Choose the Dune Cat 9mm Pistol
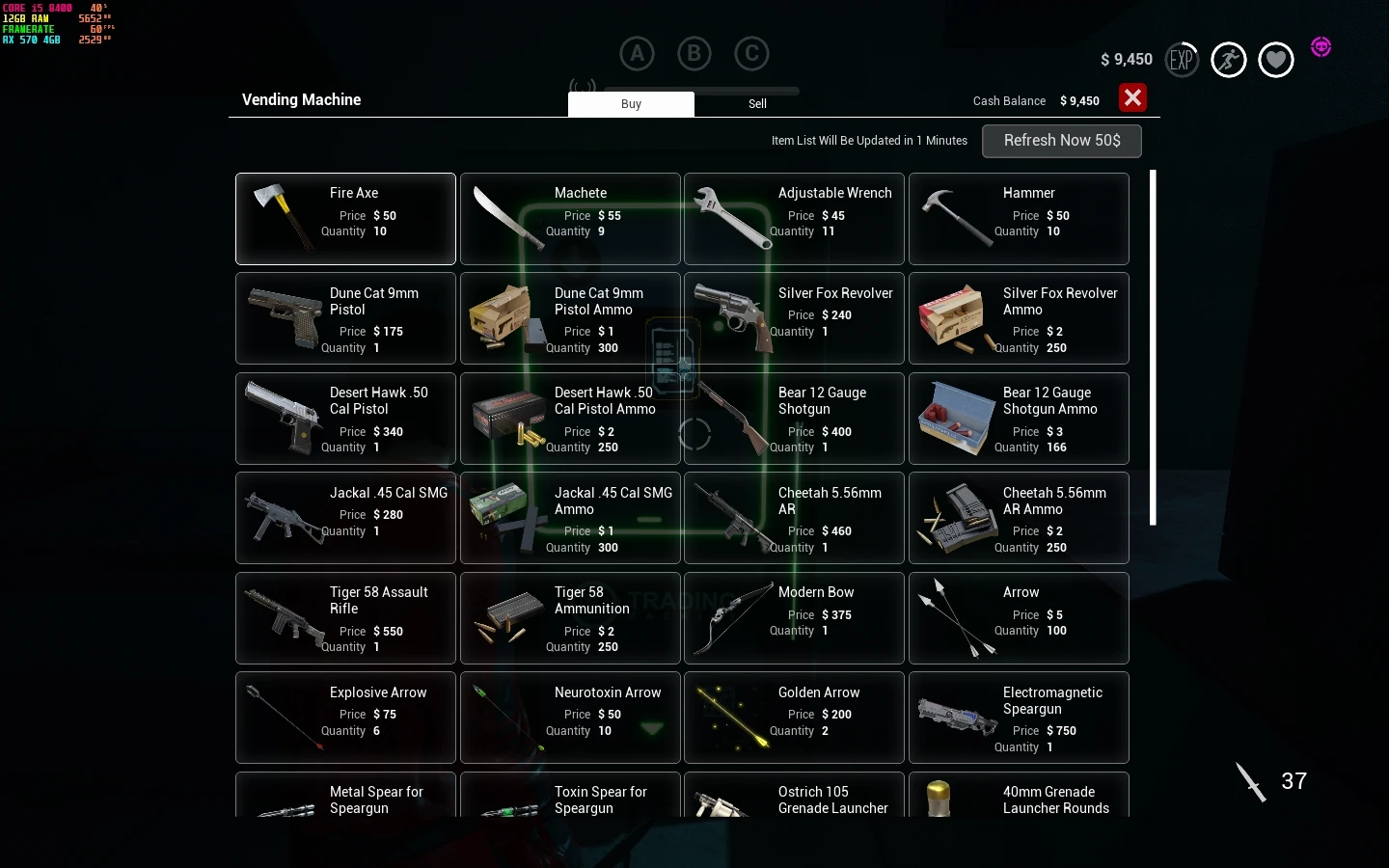Image resolution: width=1389 pixels, height=868 pixels. (345, 319)
